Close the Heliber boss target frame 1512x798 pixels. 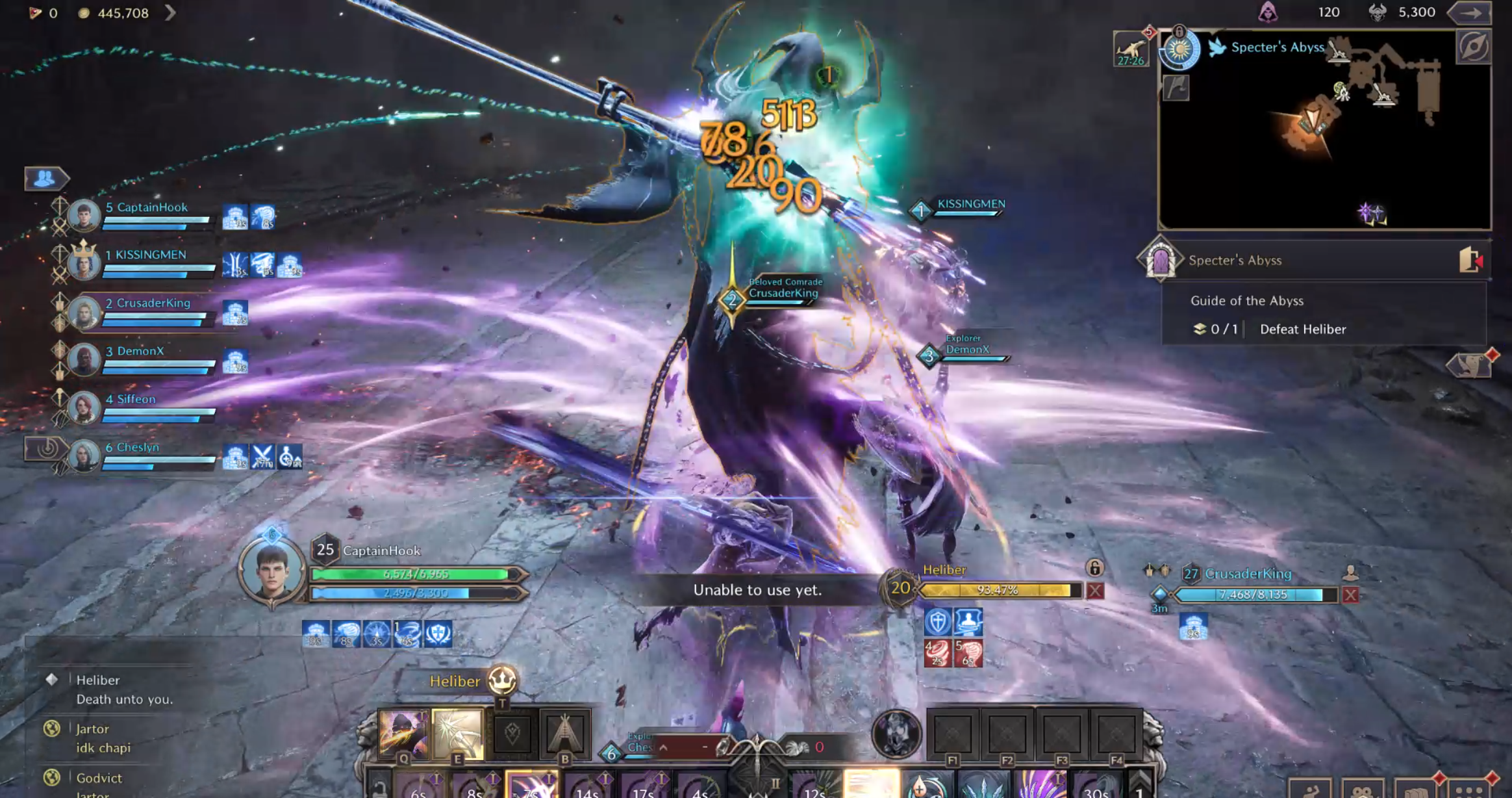coord(1095,591)
